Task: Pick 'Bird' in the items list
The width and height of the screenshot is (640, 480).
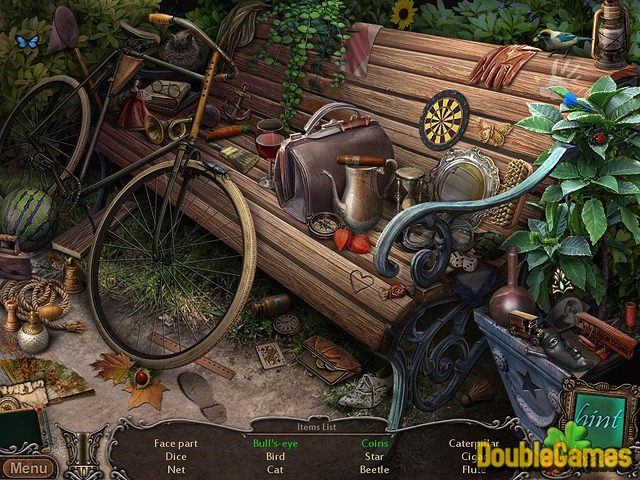Action: click(275, 456)
